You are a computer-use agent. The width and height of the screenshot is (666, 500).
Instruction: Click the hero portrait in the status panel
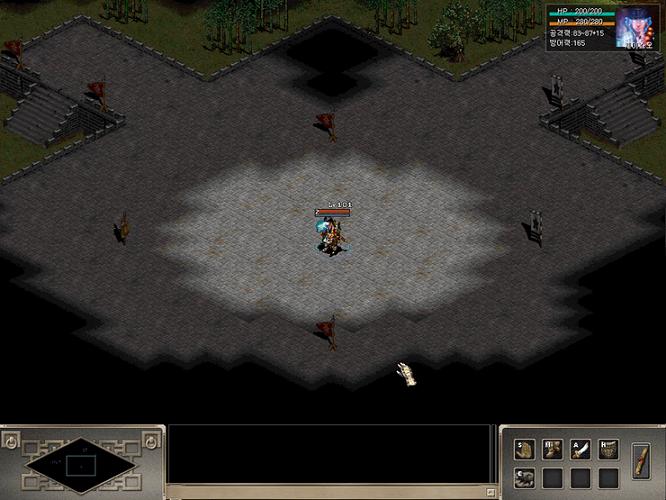coord(637,26)
